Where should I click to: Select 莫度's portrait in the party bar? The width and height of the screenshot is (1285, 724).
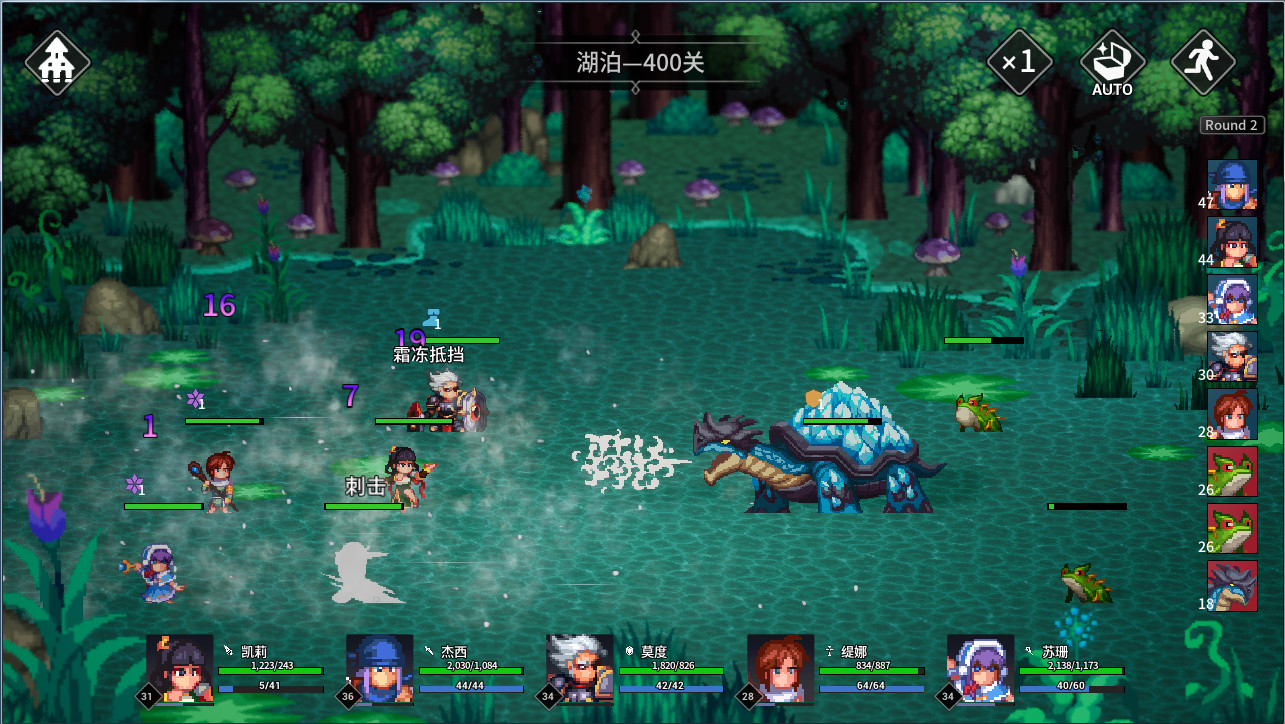(578, 670)
